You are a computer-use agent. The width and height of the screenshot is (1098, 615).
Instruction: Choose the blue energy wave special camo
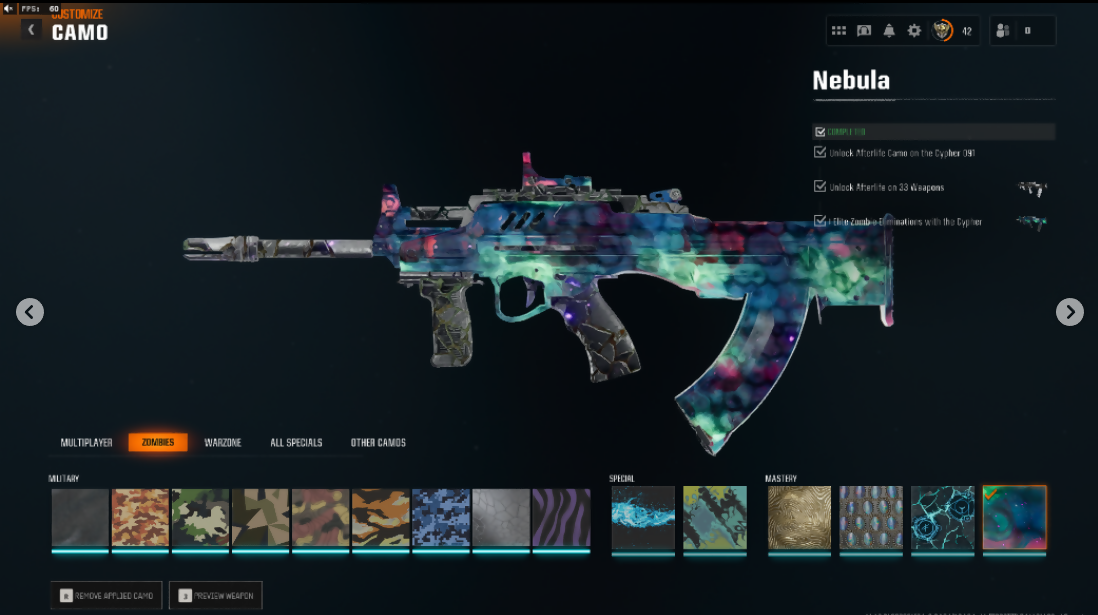(643, 518)
